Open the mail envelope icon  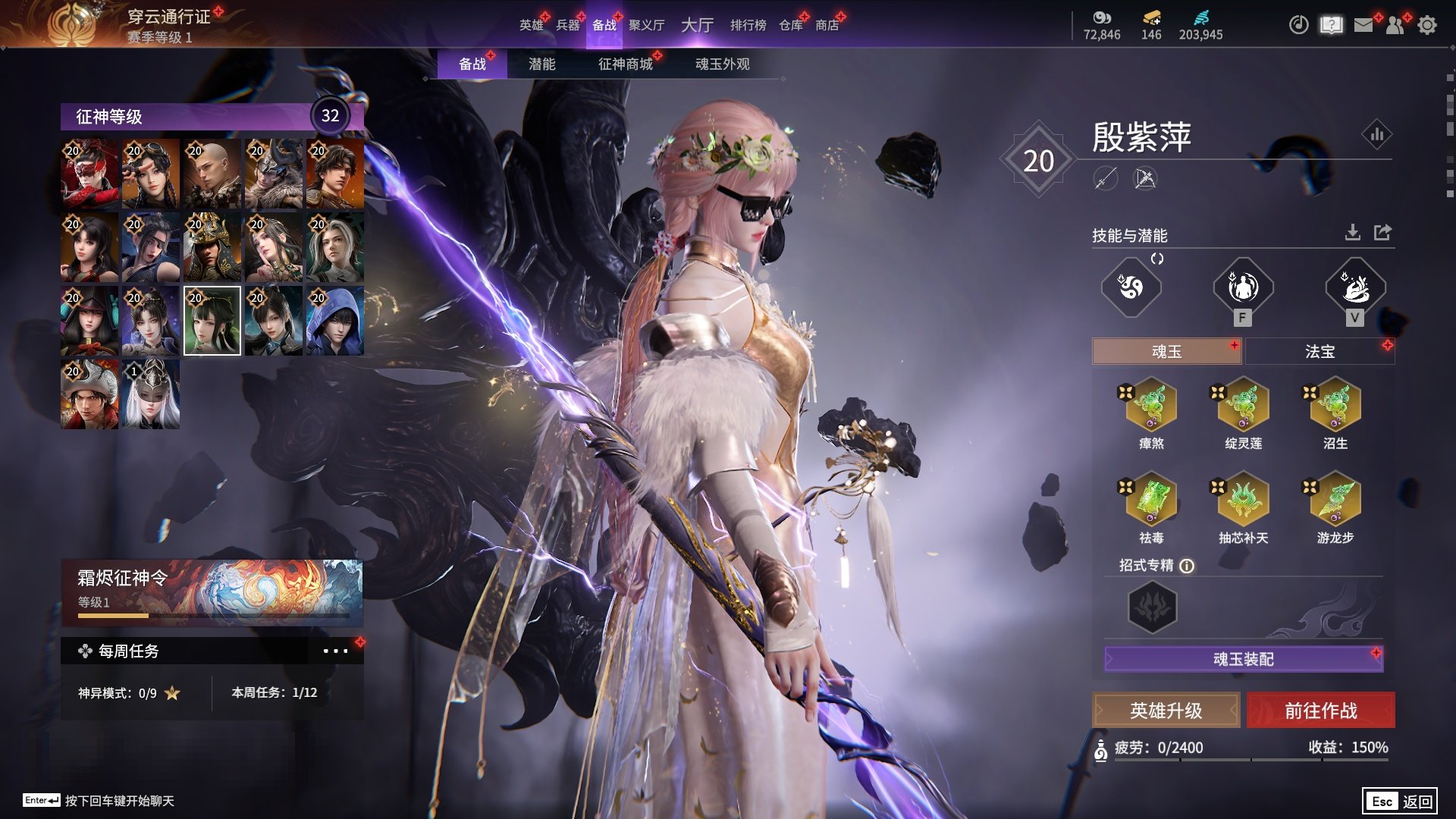point(1363,25)
